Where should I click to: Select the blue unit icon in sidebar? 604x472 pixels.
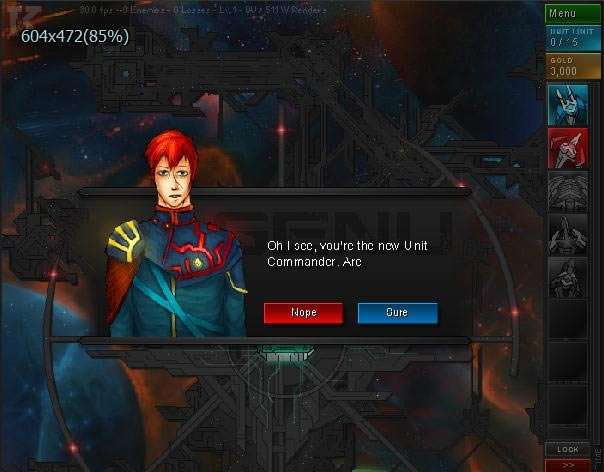click(567, 105)
